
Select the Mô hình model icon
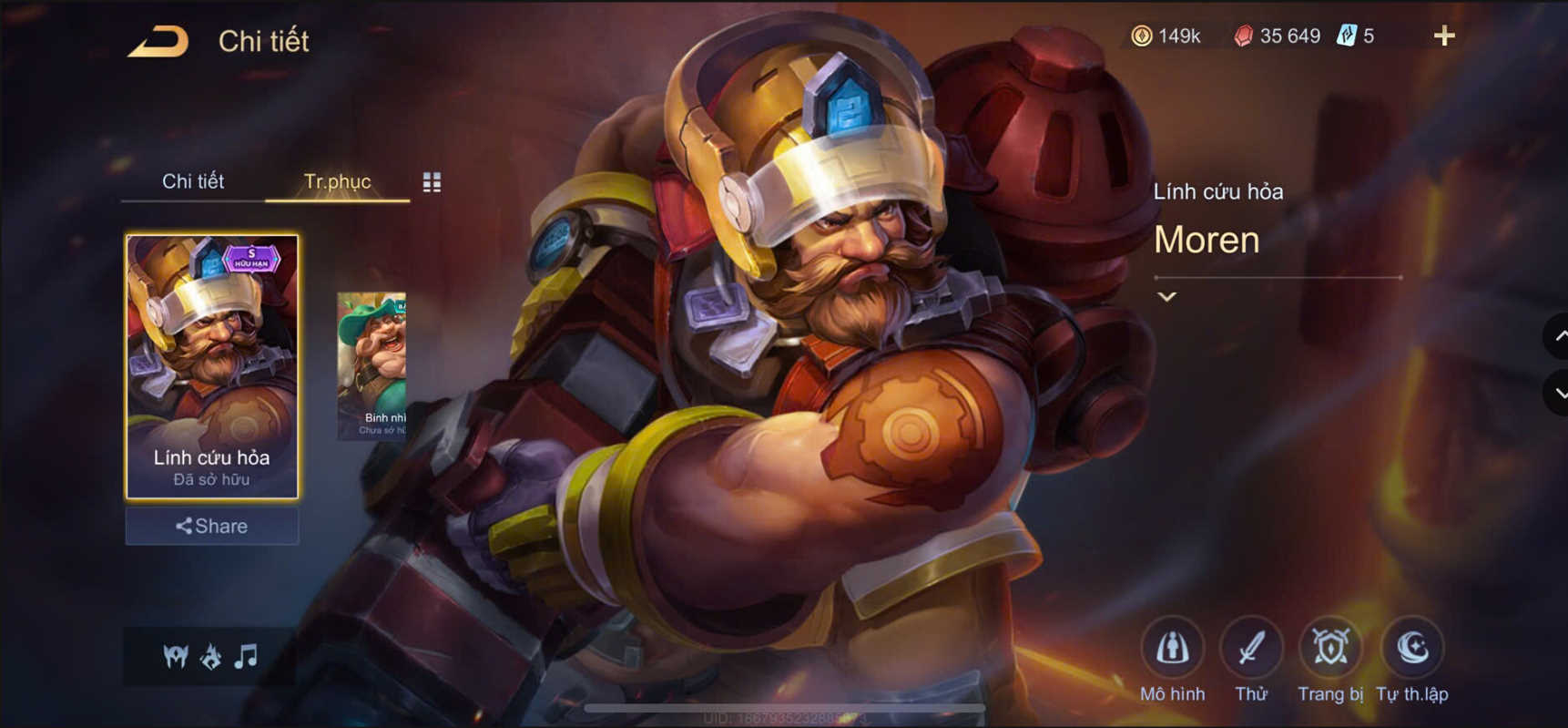pos(1174,647)
